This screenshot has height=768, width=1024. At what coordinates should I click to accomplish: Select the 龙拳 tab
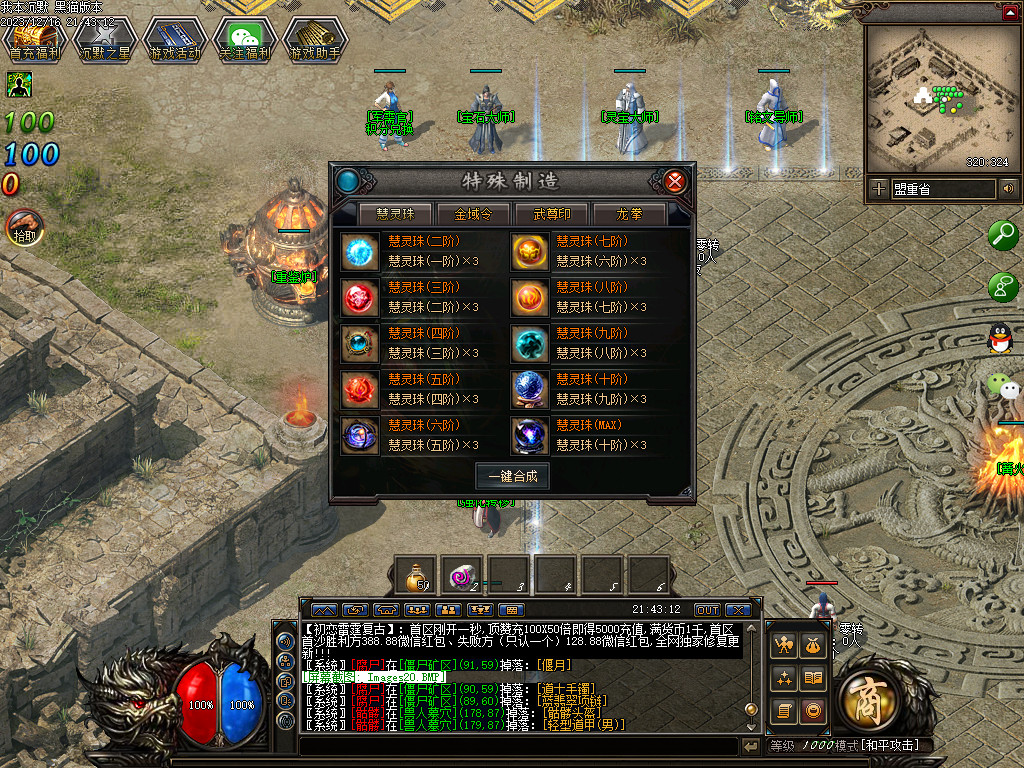(x=629, y=214)
